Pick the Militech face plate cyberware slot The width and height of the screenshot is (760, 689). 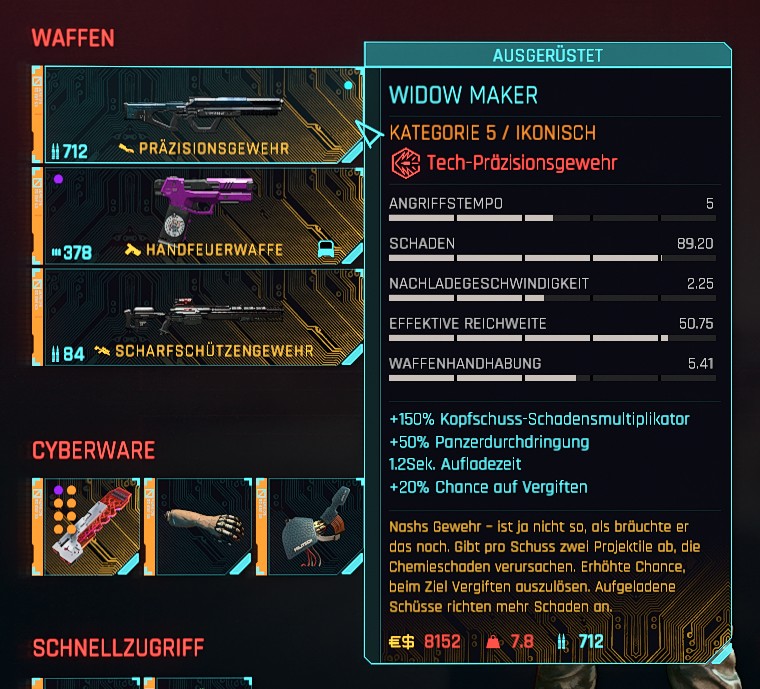pos(310,526)
